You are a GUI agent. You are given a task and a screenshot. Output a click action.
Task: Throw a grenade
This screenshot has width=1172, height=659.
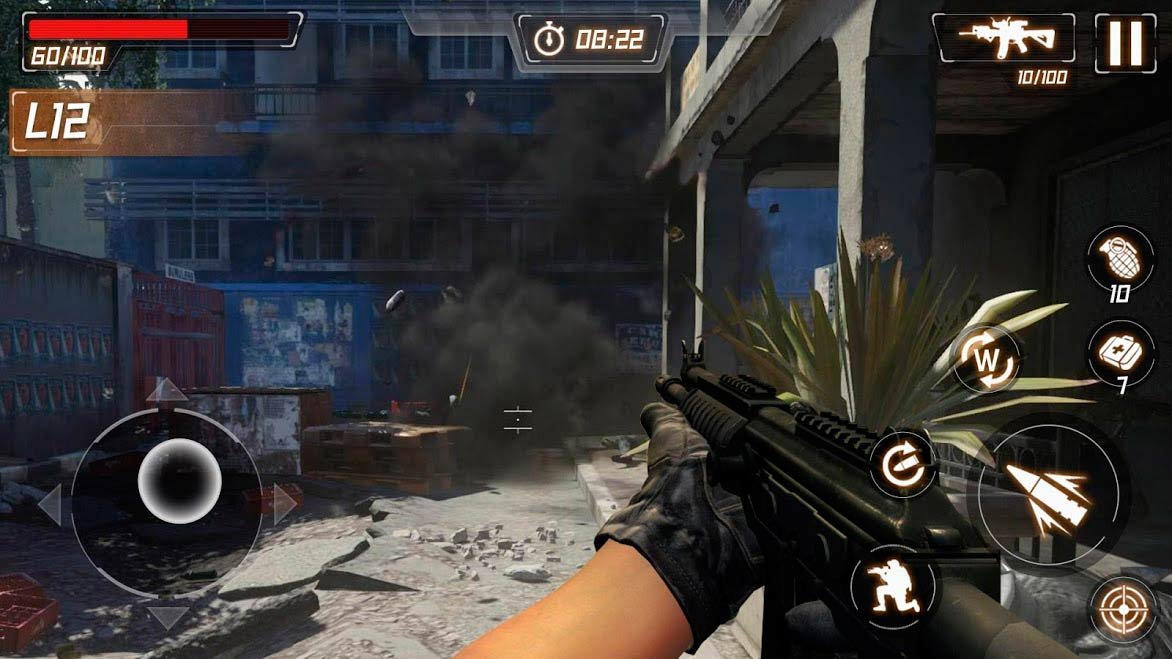pos(1119,258)
